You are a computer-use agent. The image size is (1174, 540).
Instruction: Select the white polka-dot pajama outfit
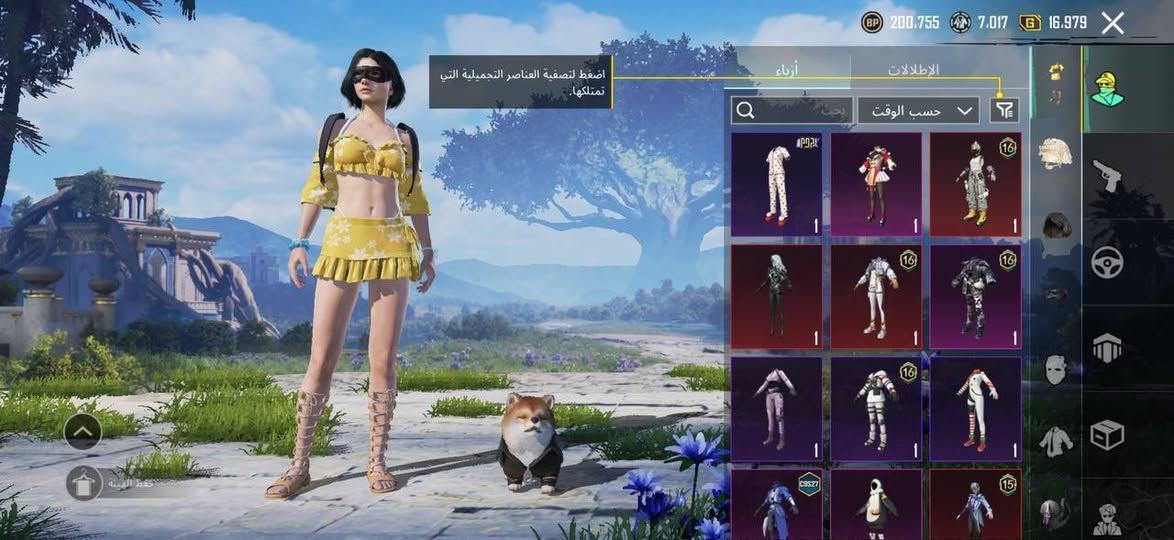(776, 184)
